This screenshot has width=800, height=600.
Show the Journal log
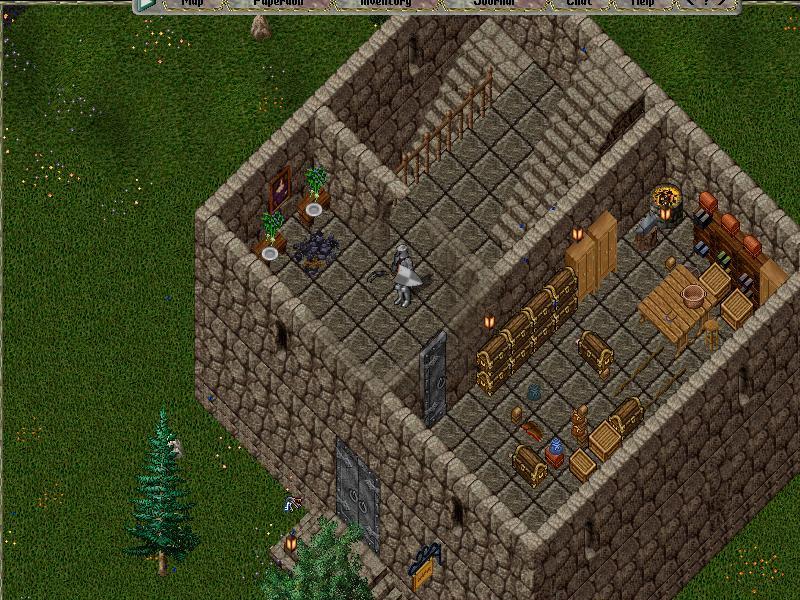493,4
